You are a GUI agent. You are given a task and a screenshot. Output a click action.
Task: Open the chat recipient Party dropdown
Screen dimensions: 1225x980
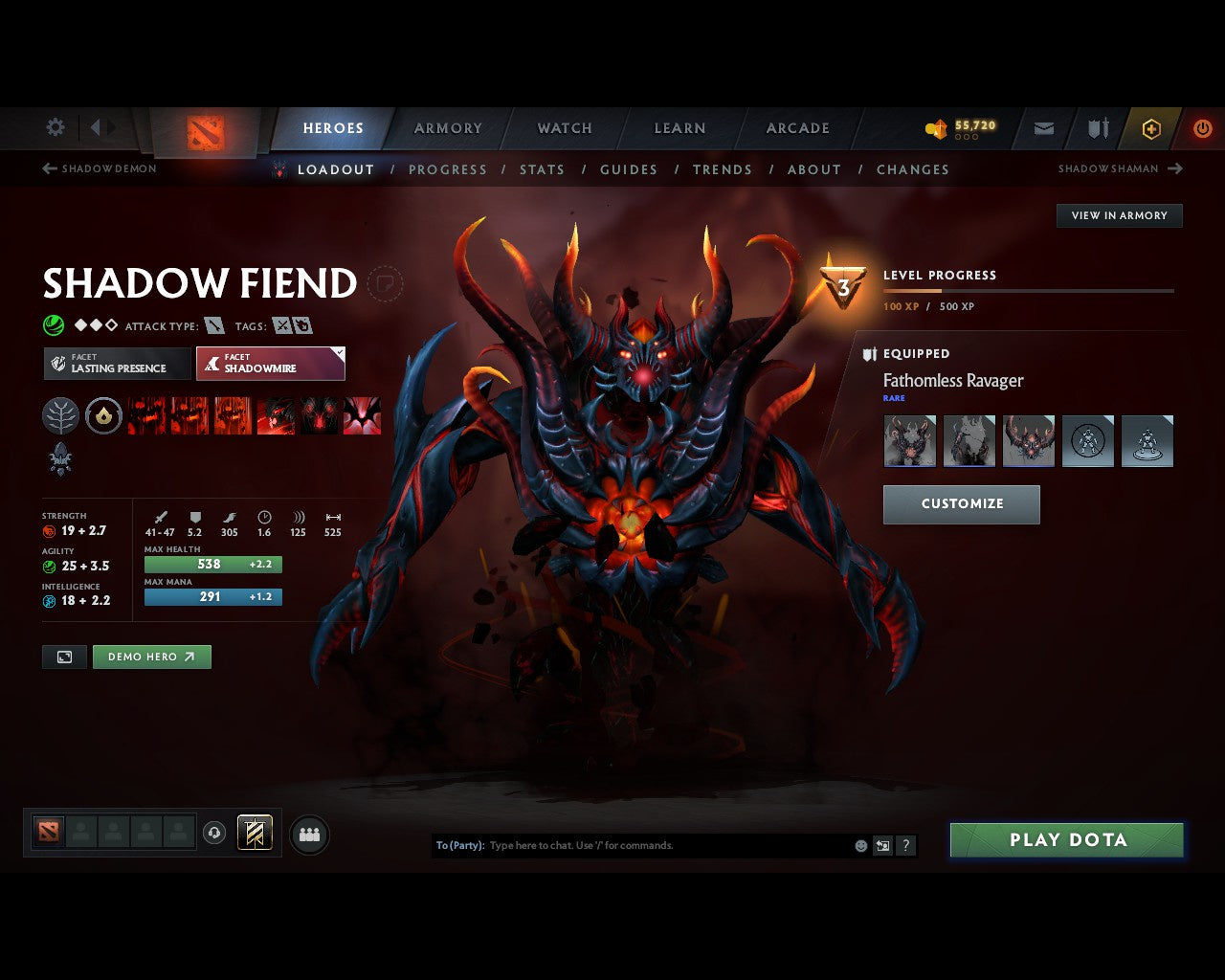(x=458, y=845)
